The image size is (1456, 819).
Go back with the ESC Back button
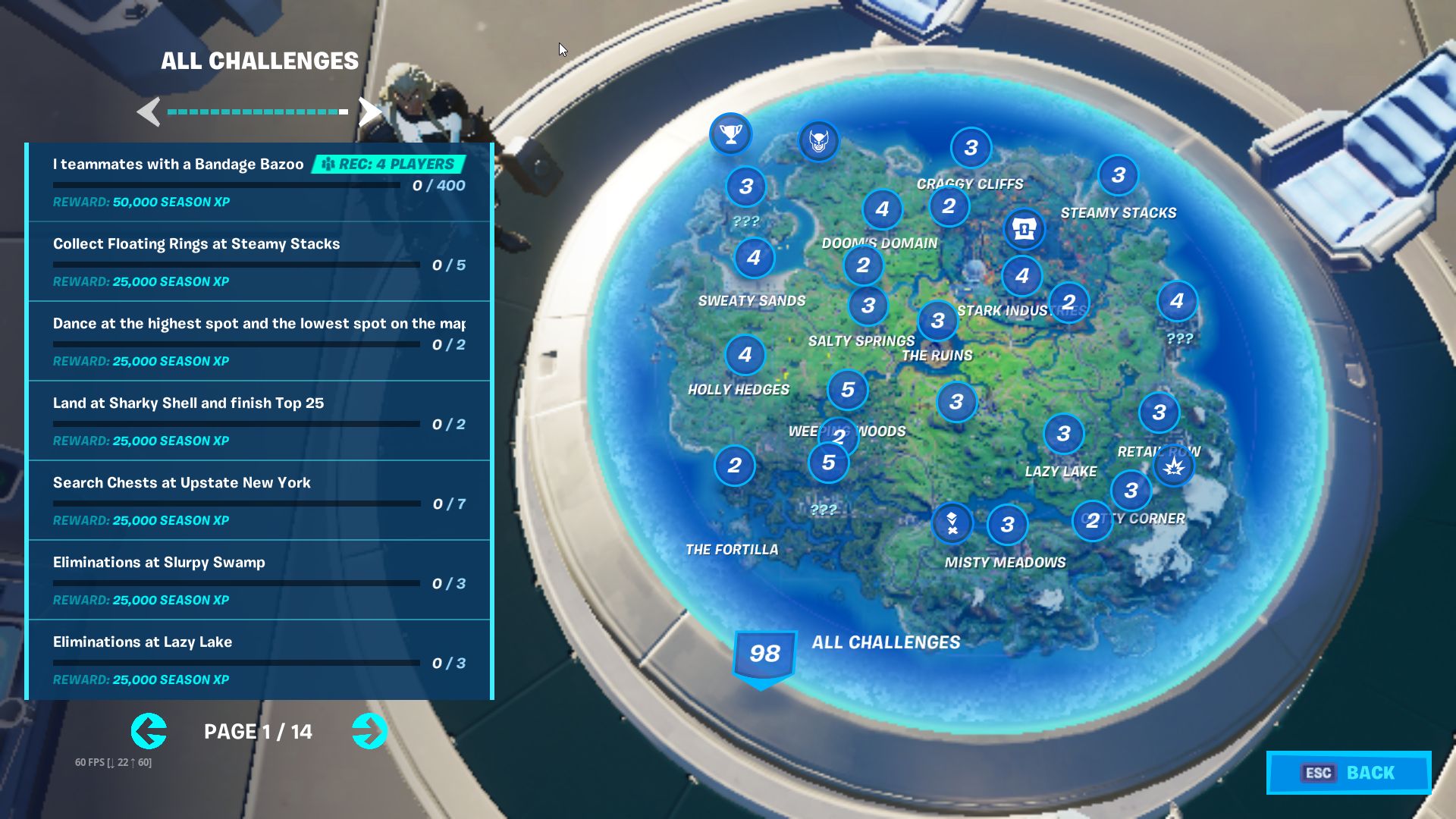[1348, 773]
